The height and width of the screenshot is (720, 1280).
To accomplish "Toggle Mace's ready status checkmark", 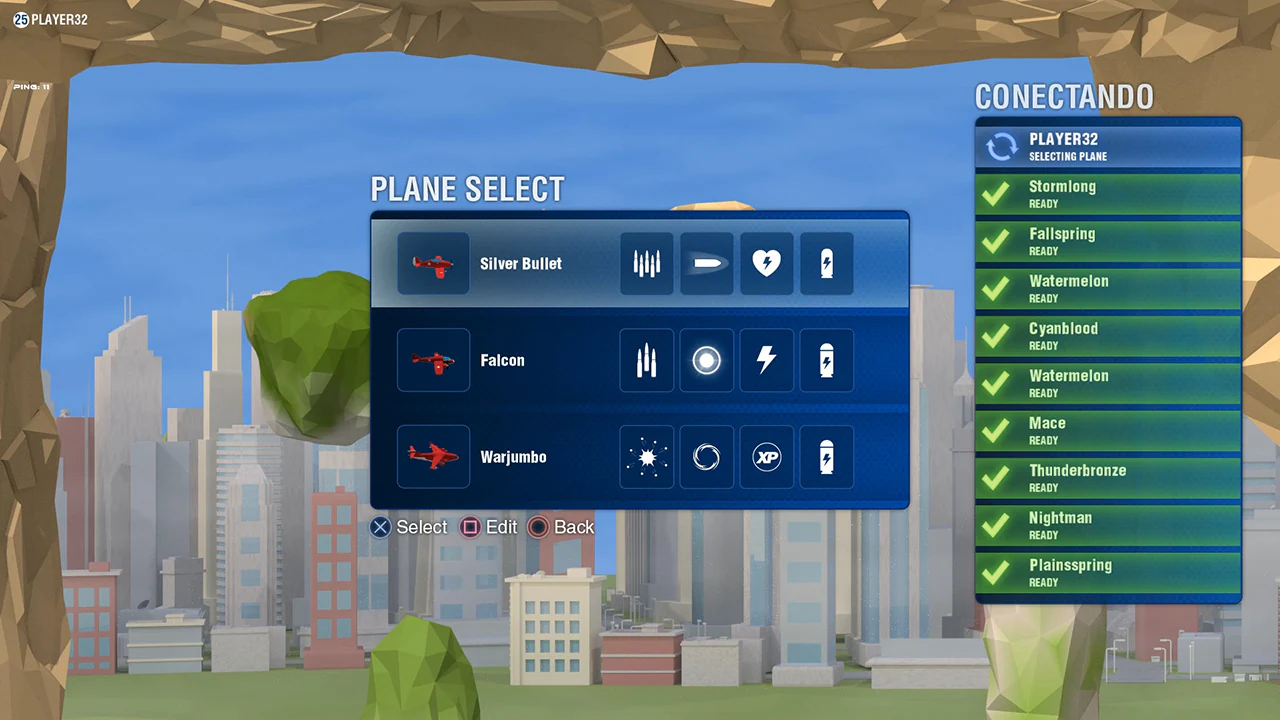I will pyautogui.click(x=996, y=430).
